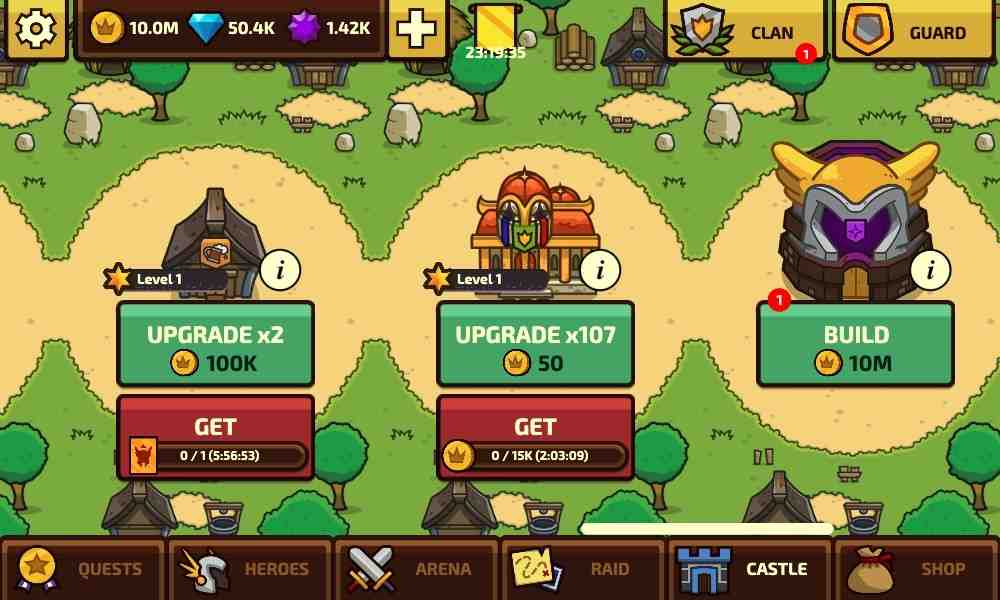Screen dimensions: 1000x600
Task: Select the Castle tab
Action: click(749, 569)
